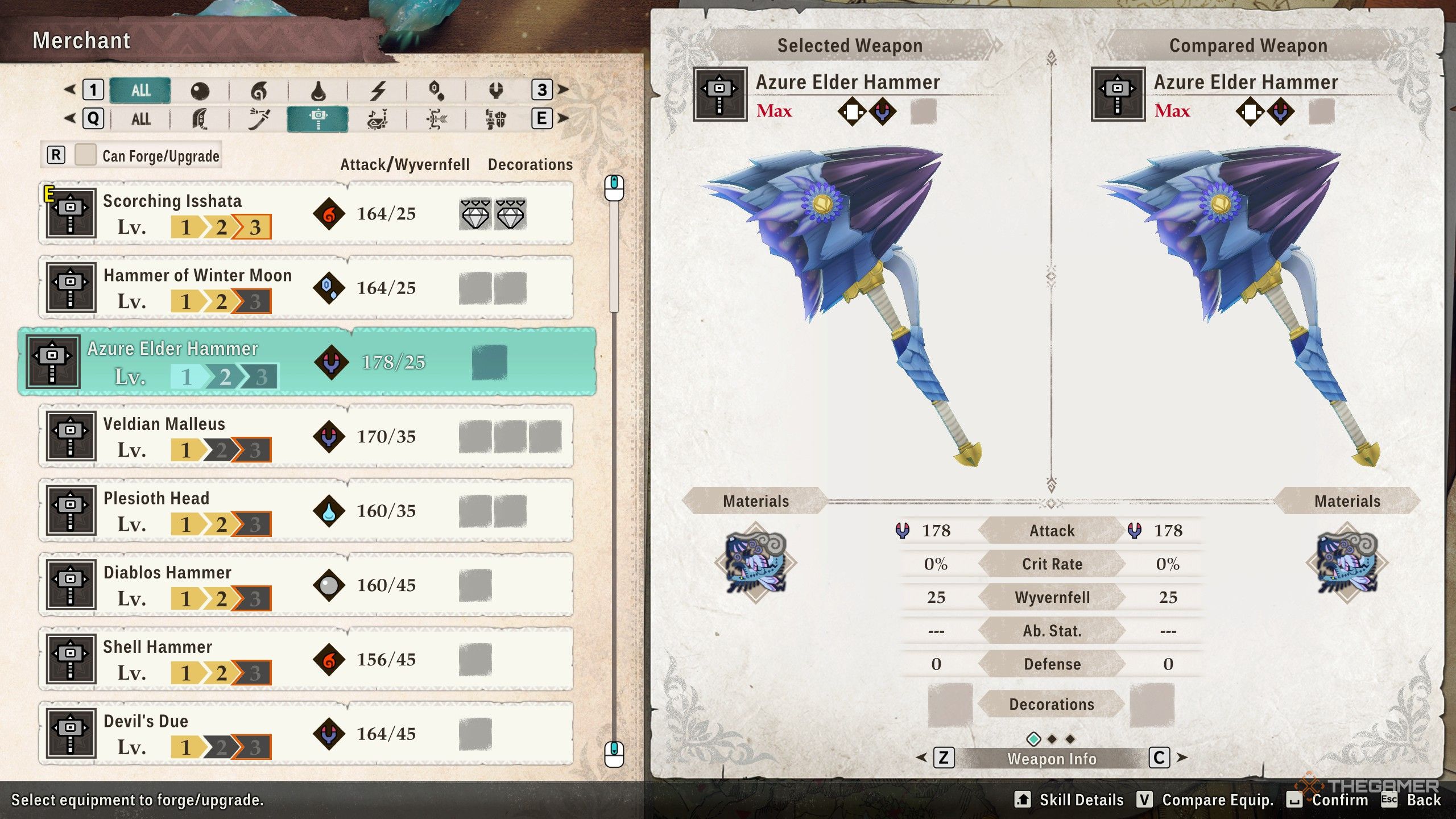Filter by the thunder bolt element tab
The width and height of the screenshot is (1456, 819).
[378, 90]
